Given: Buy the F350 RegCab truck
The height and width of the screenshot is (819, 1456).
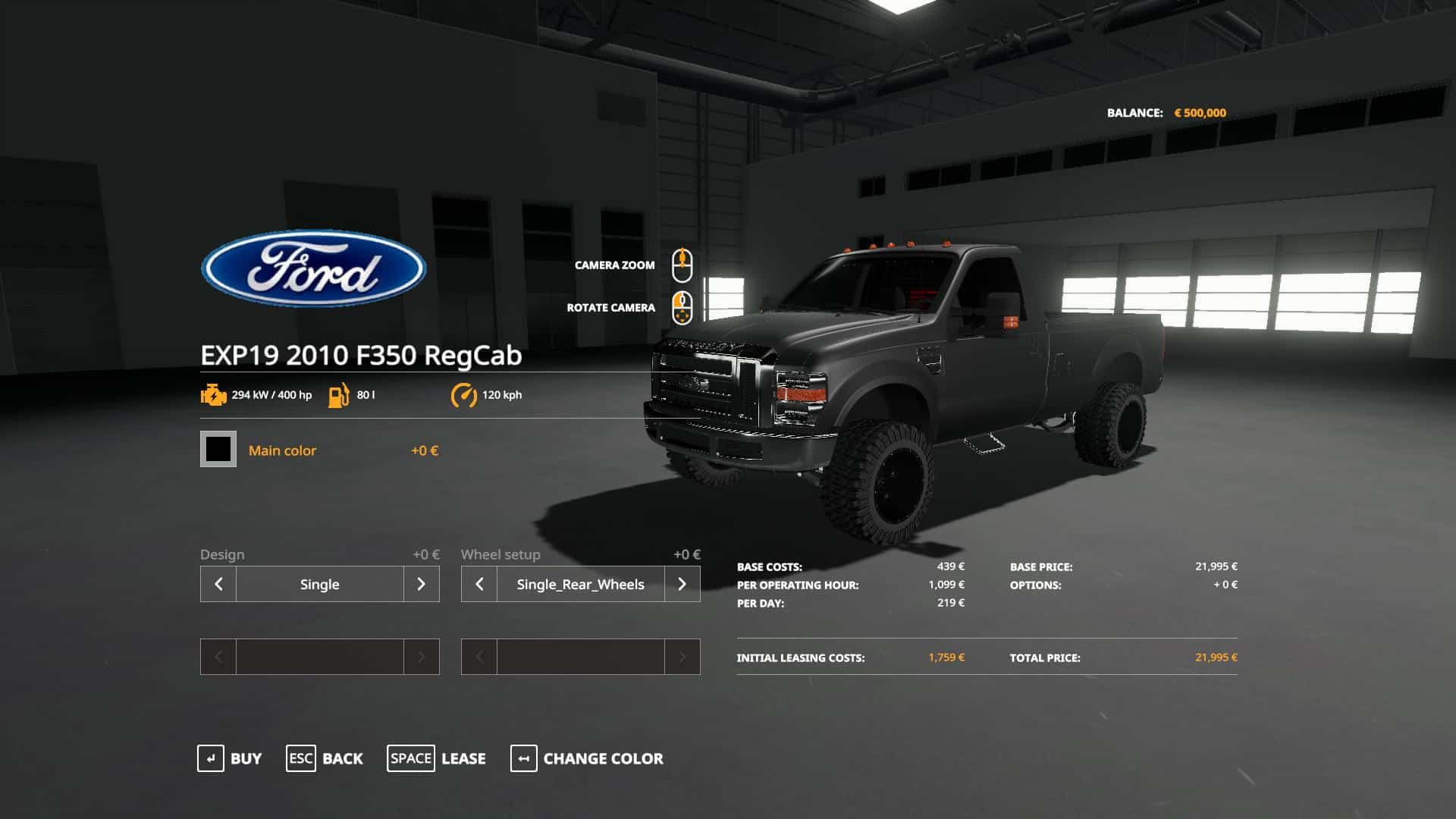Looking at the screenshot, I should pos(230,758).
